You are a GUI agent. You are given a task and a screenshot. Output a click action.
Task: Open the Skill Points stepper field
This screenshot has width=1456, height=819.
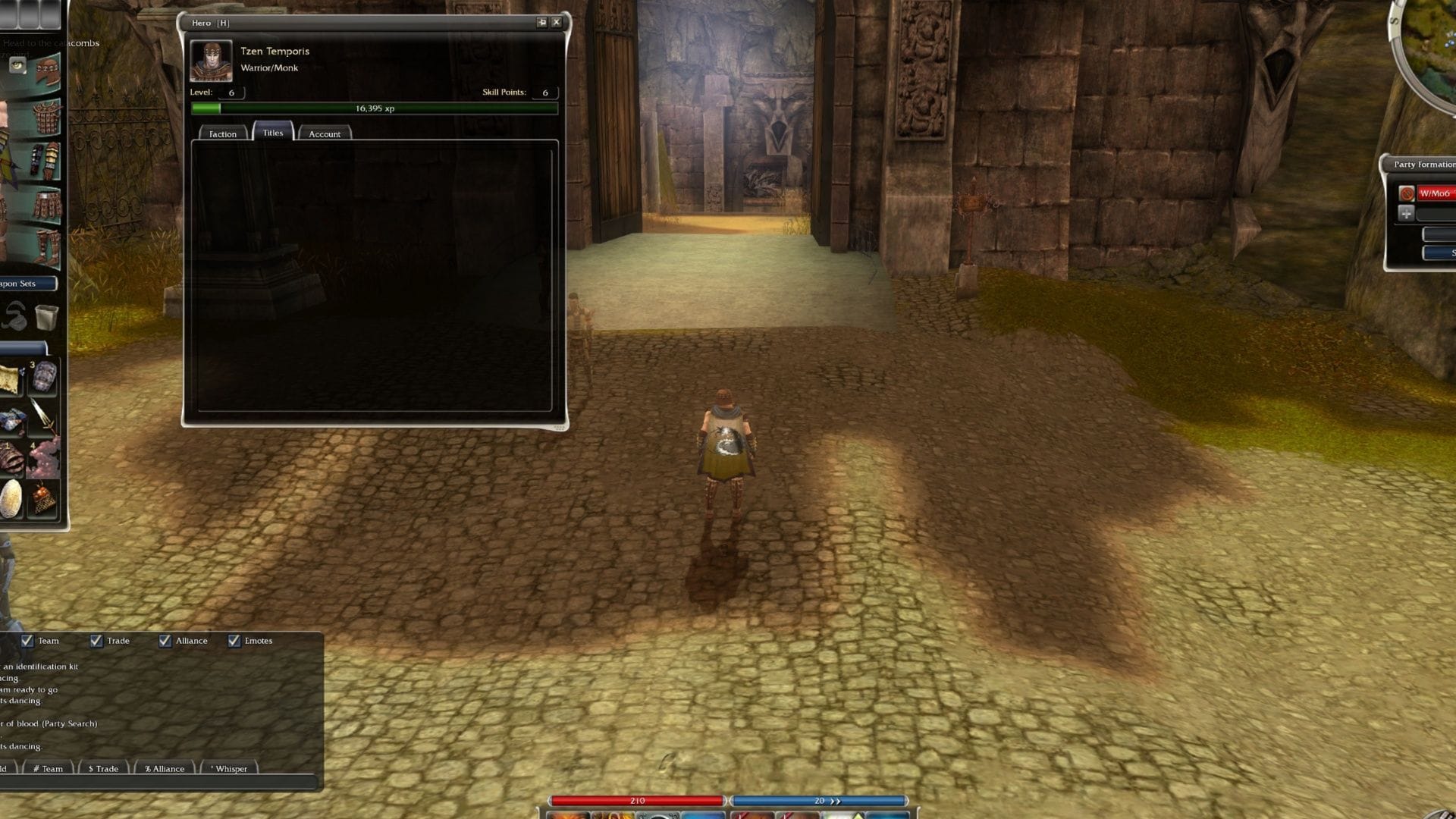(544, 92)
